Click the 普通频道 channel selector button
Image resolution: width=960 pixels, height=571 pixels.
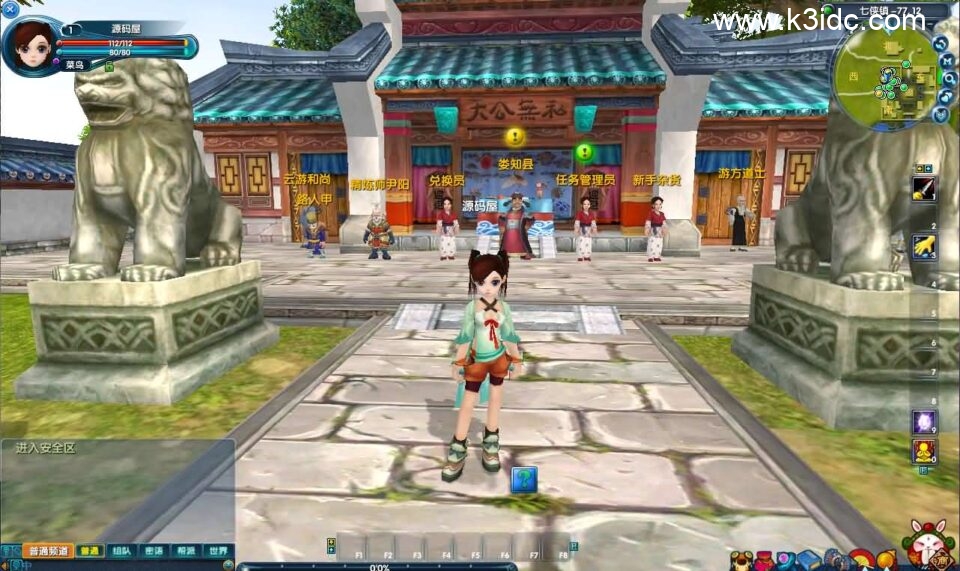pos(48,551)
